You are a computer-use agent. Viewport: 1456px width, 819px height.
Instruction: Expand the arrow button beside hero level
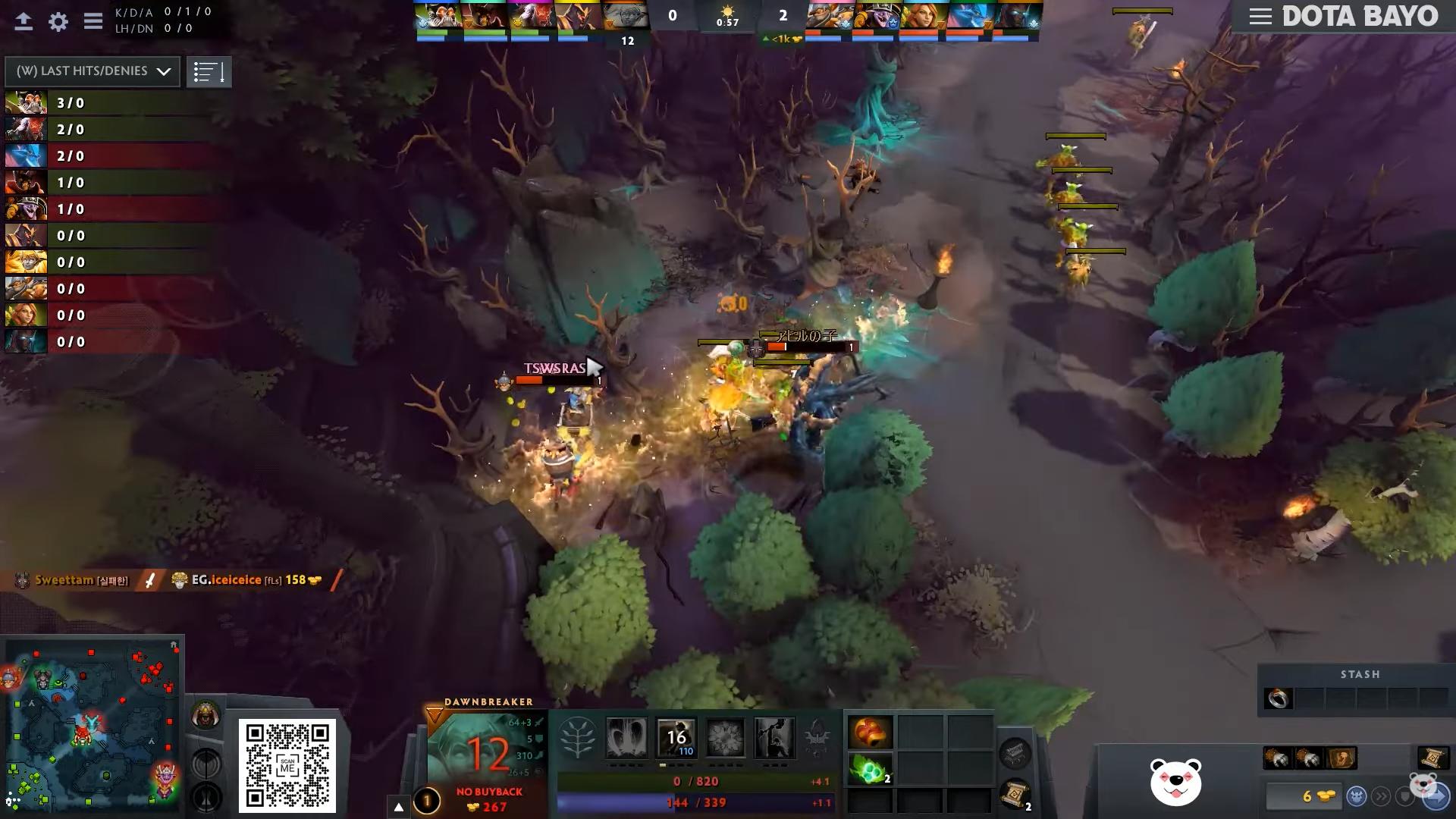point(399,806)
